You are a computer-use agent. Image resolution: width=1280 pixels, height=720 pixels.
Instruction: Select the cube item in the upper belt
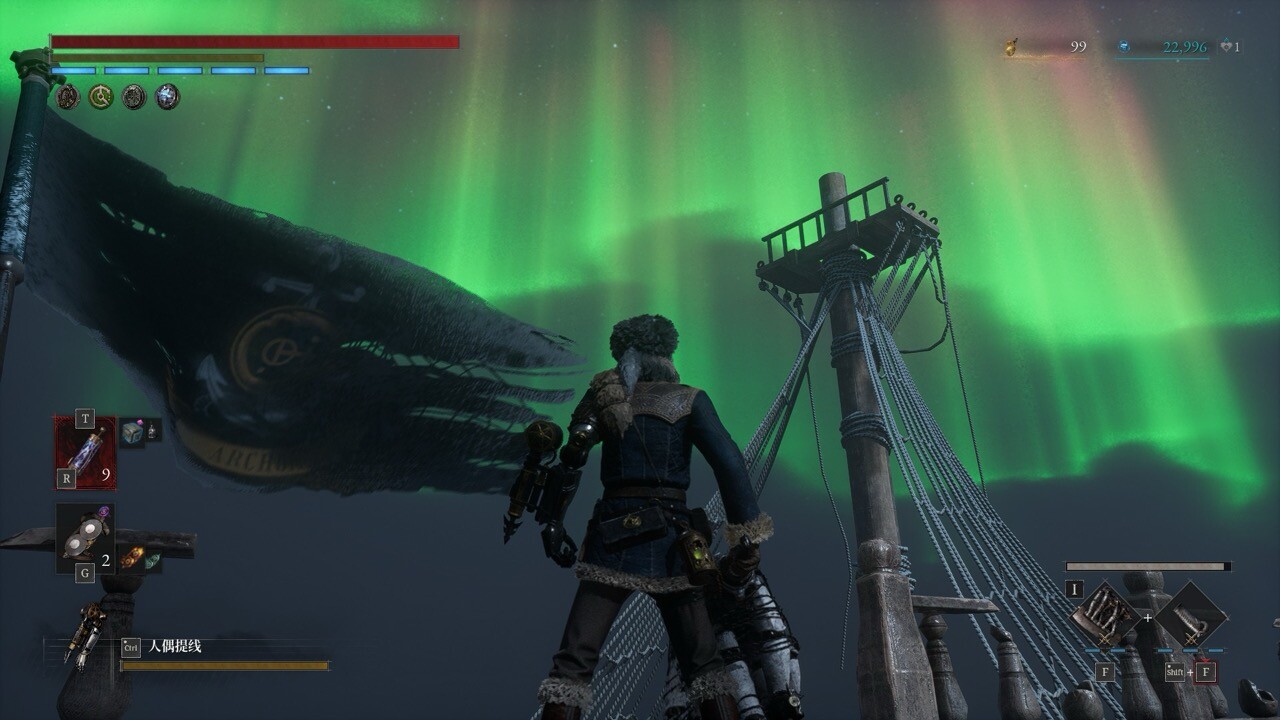131,432
